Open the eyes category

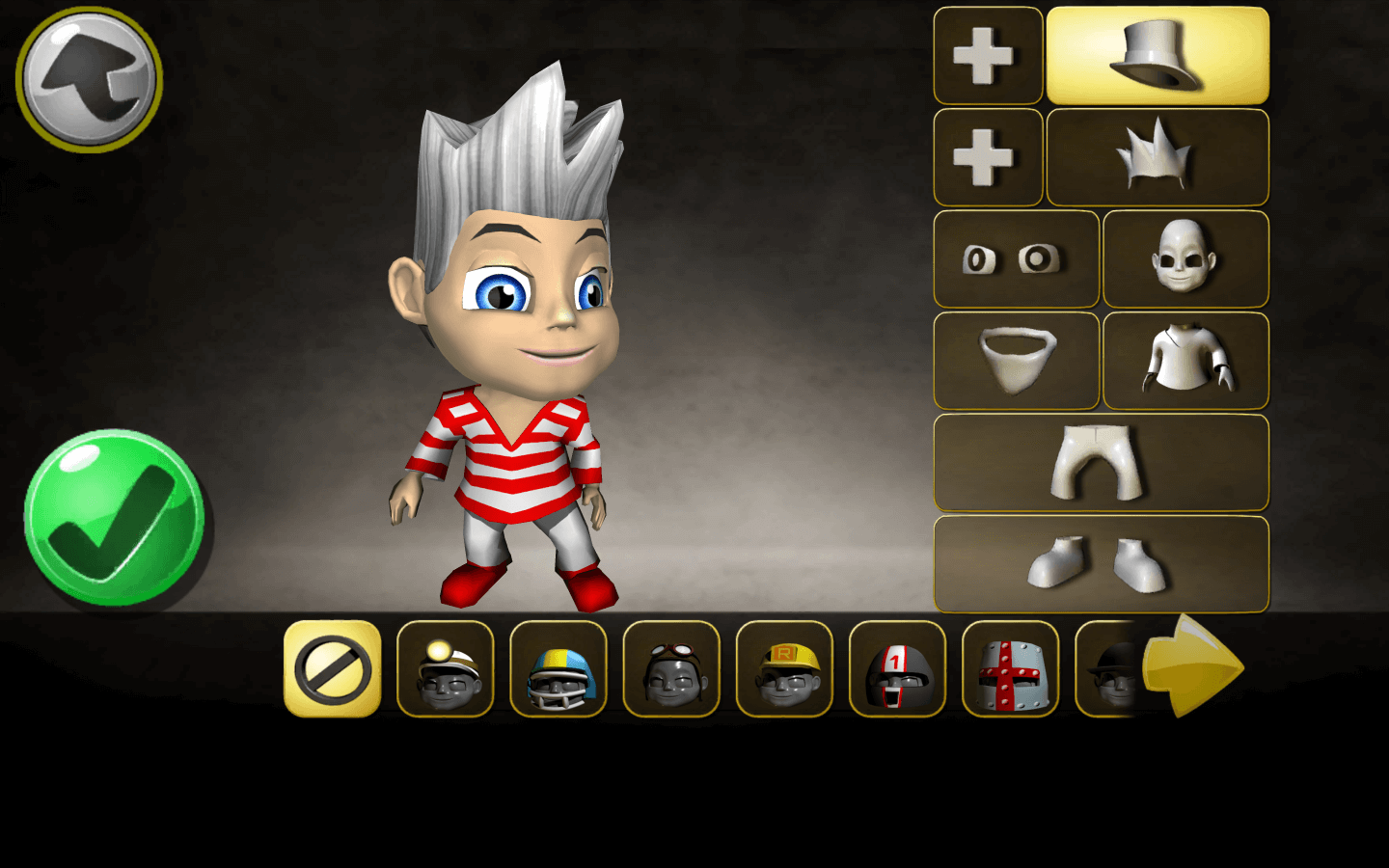point(1016,259)
